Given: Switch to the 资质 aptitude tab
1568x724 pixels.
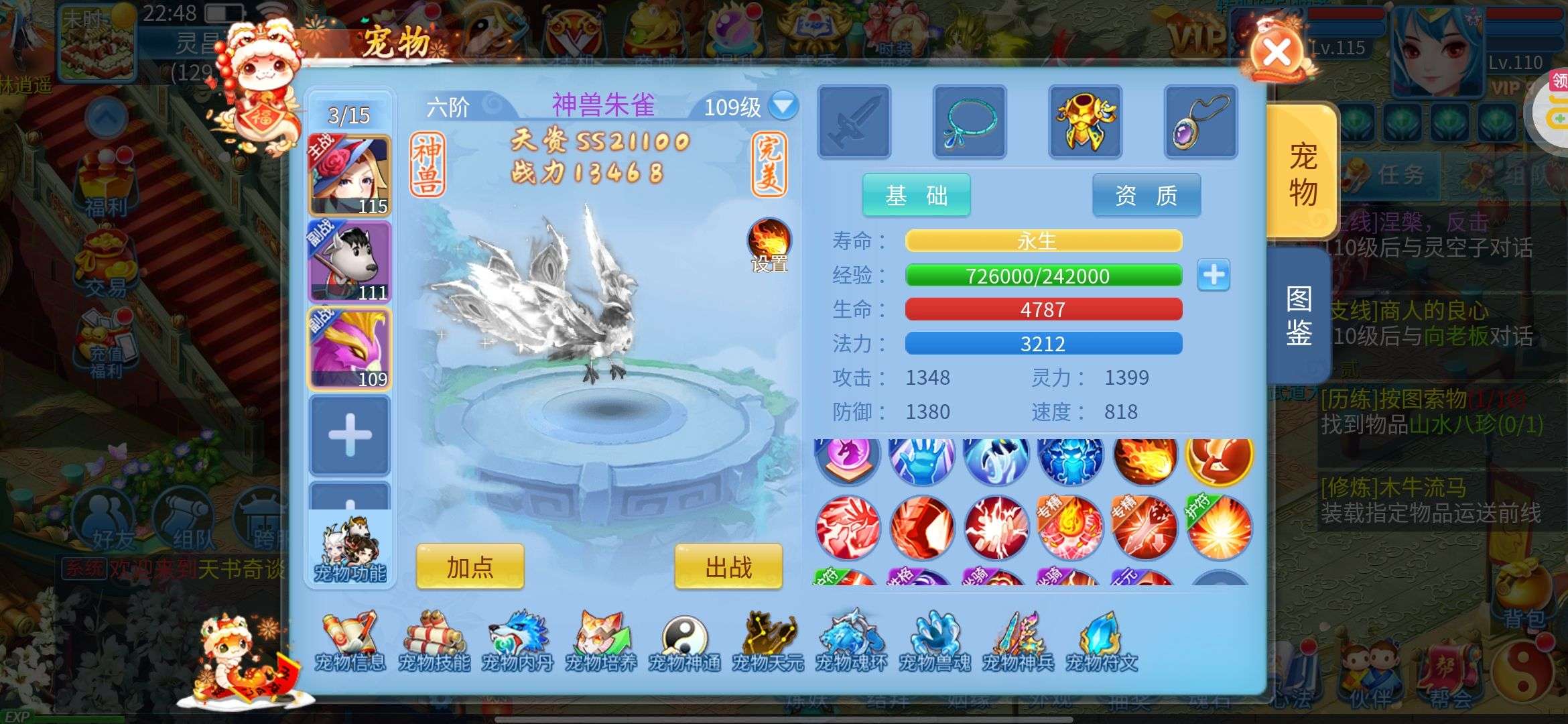Looking at the screenshot, I should (1146, 195).
